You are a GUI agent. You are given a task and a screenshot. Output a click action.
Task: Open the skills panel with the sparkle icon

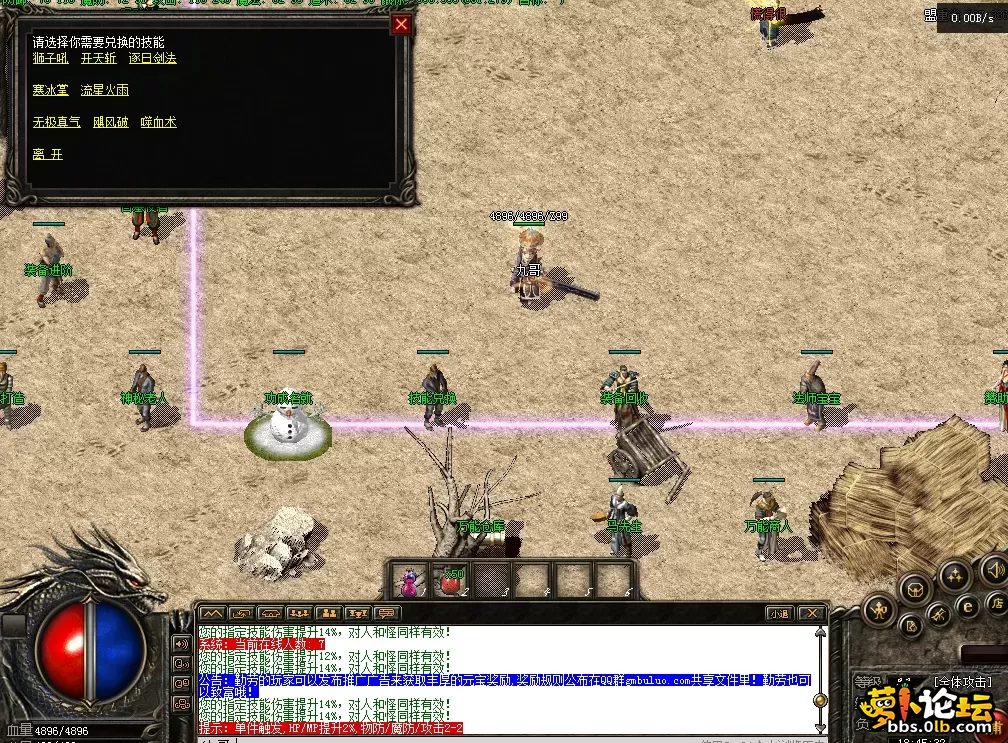point(955,577)
